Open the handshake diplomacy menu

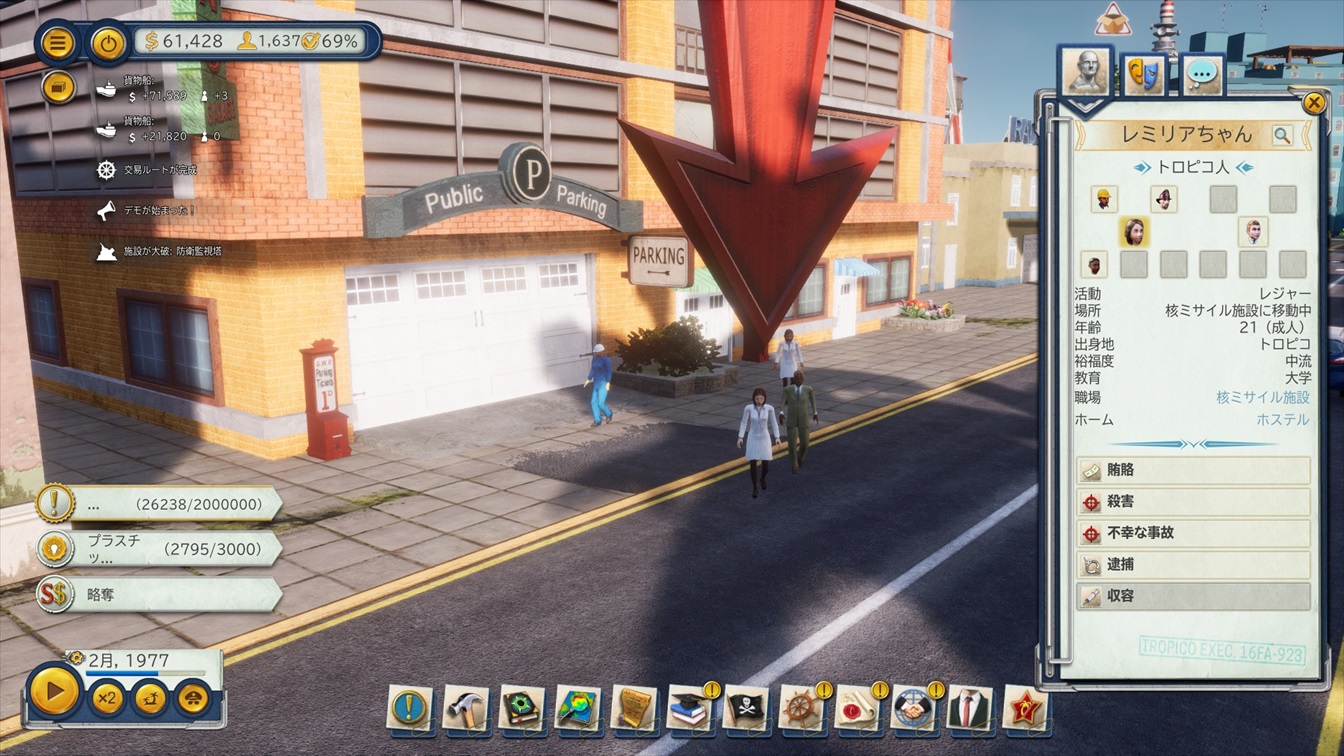(x=913, y=707)
